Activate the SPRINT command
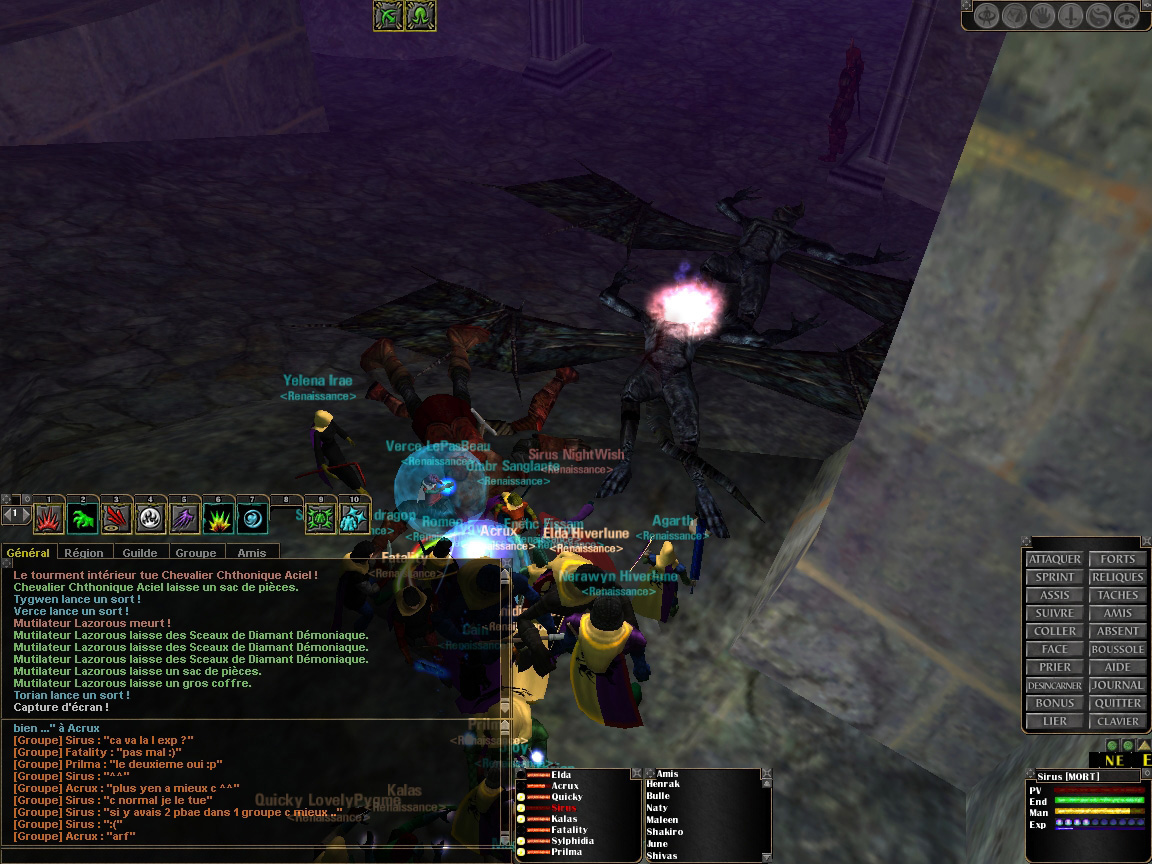Viewport: 1152px width, 864px height. tap(1054, 577)
